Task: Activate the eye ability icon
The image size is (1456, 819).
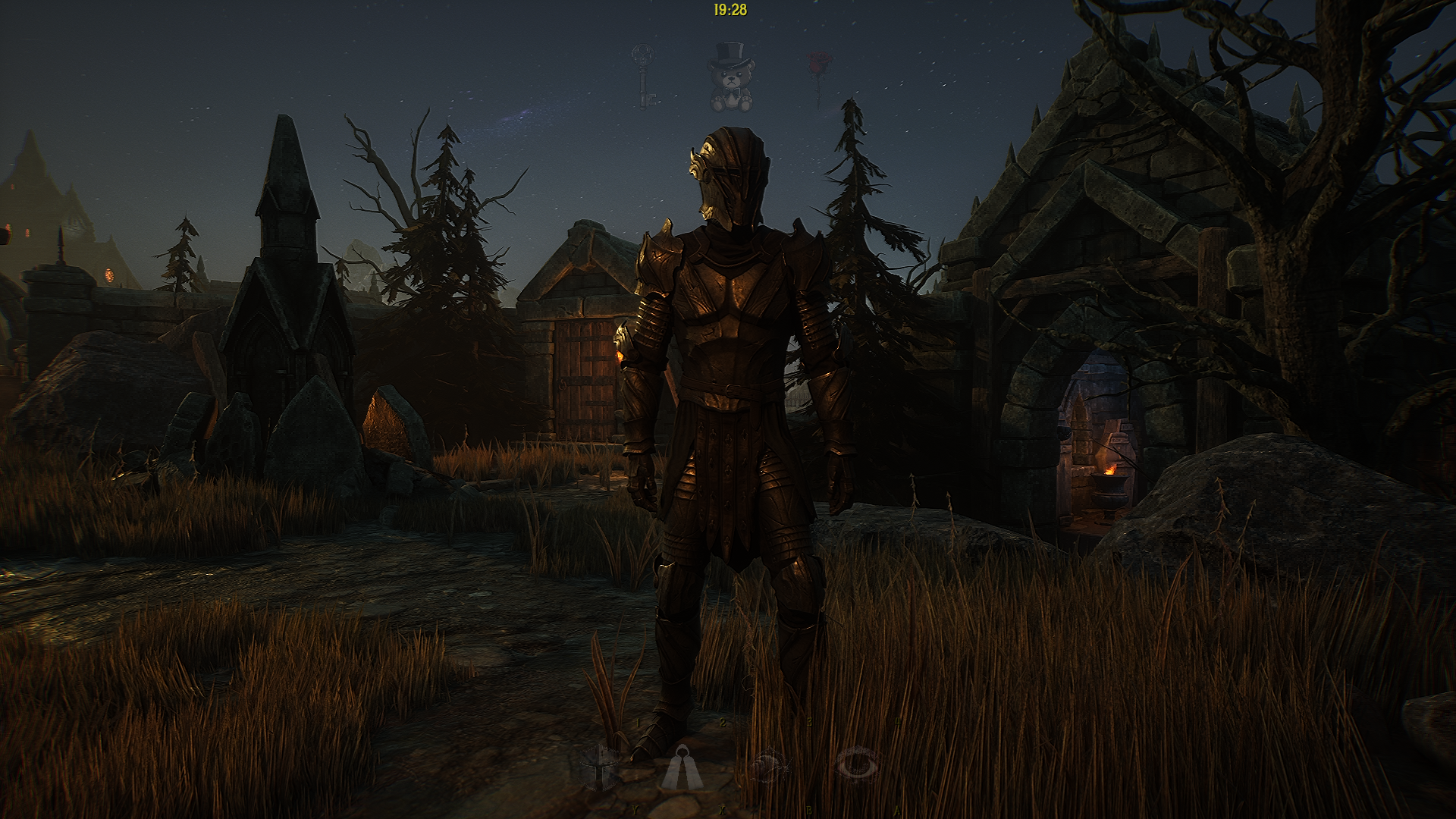Action: [857, 765]
